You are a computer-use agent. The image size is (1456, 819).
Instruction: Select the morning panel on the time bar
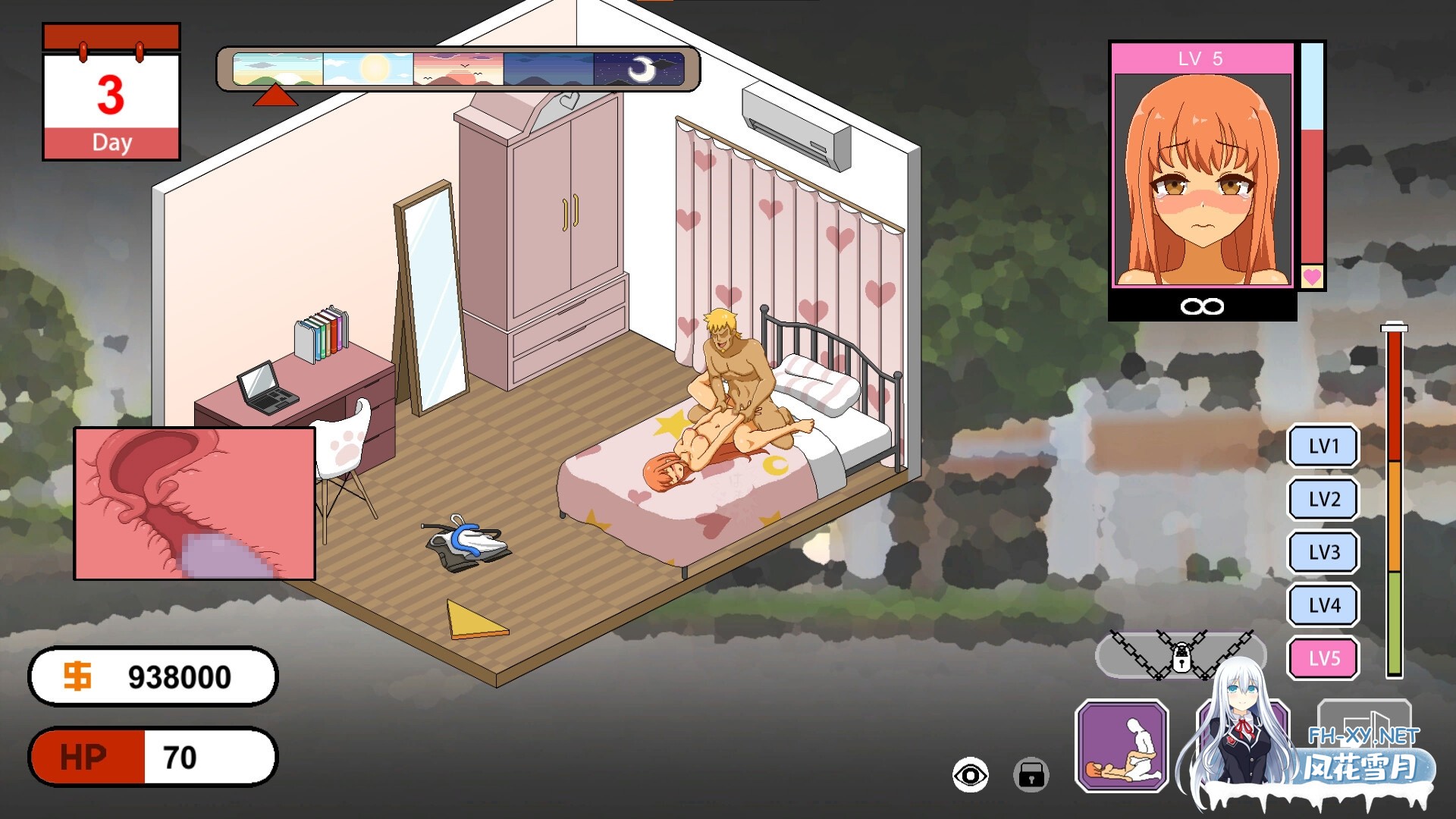coord(279,68)
